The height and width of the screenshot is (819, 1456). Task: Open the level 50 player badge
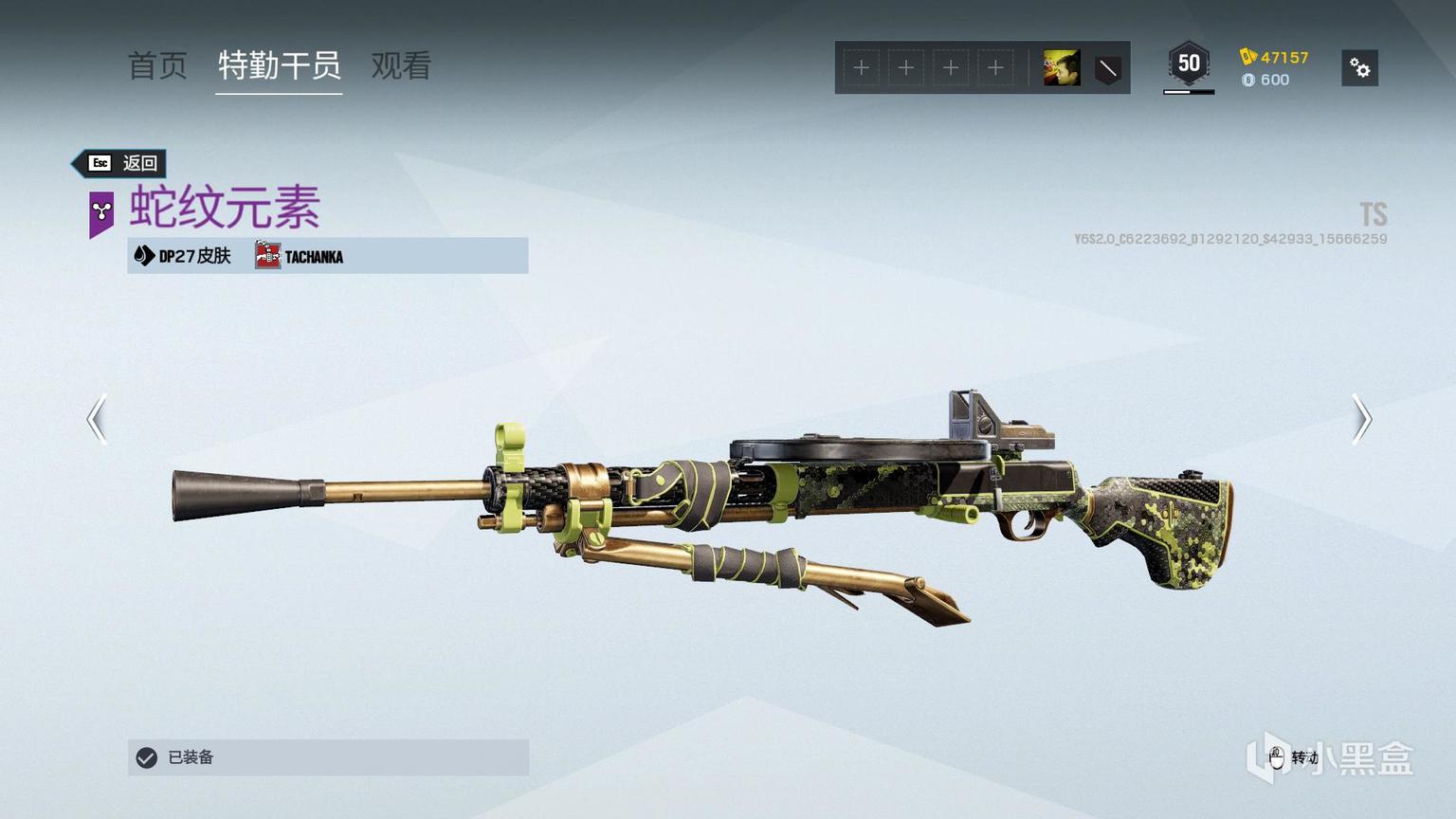tap(1189, 64)
